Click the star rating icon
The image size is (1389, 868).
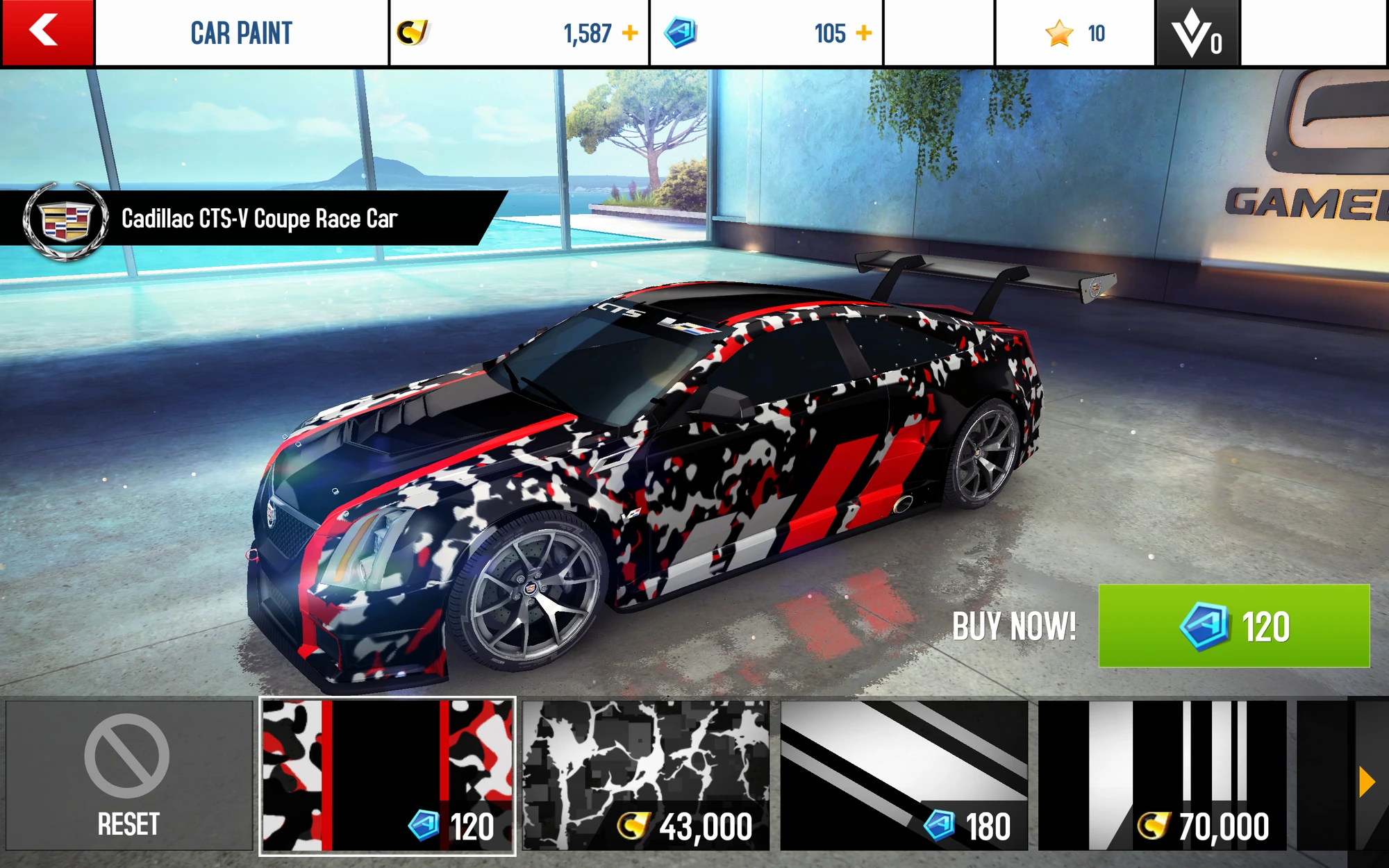(1059, 31)
